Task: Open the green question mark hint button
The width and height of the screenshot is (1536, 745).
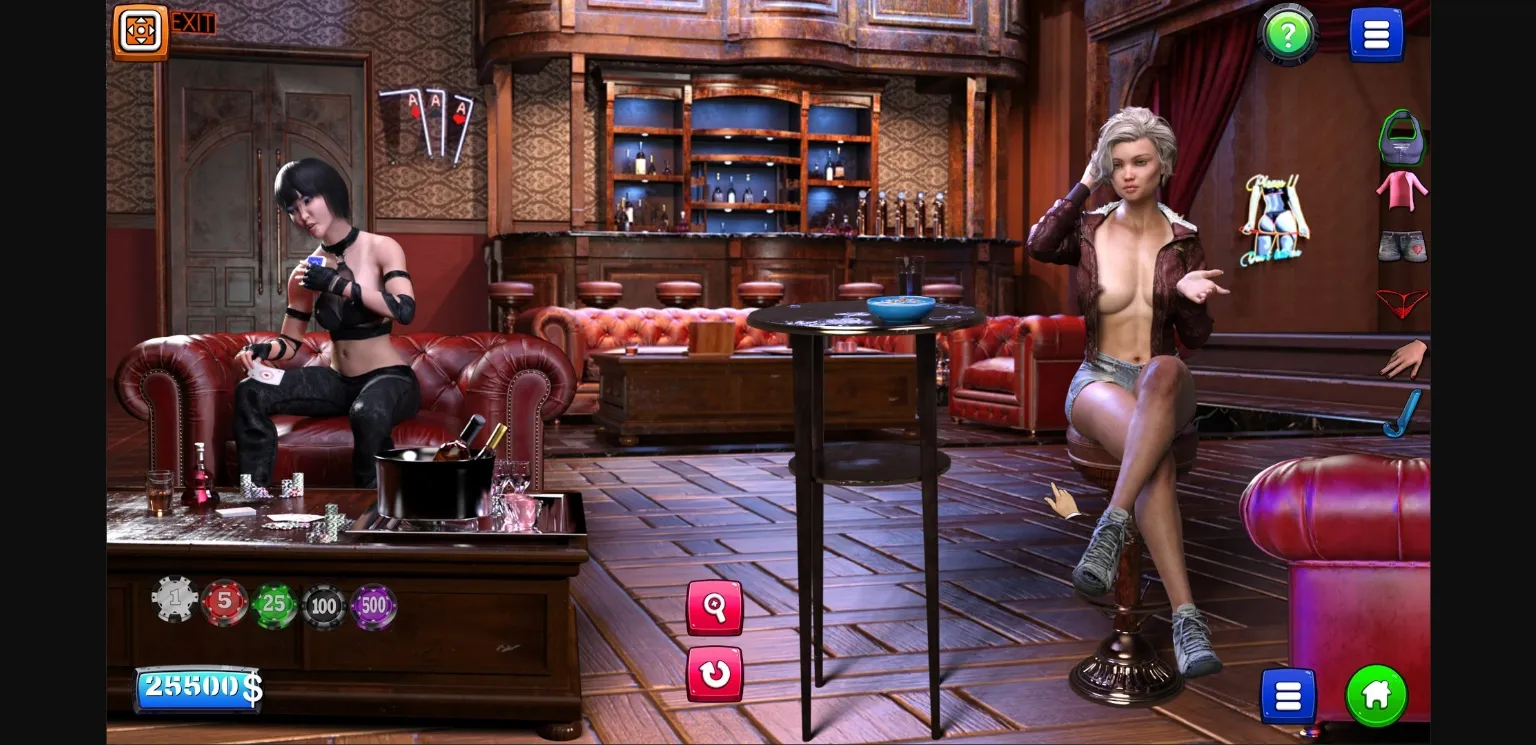Action: (1286, 35)
